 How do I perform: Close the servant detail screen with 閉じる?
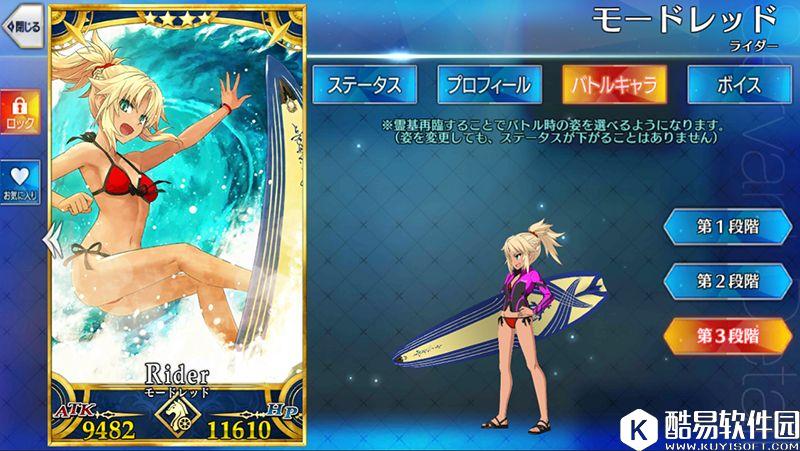pos(22,26)
